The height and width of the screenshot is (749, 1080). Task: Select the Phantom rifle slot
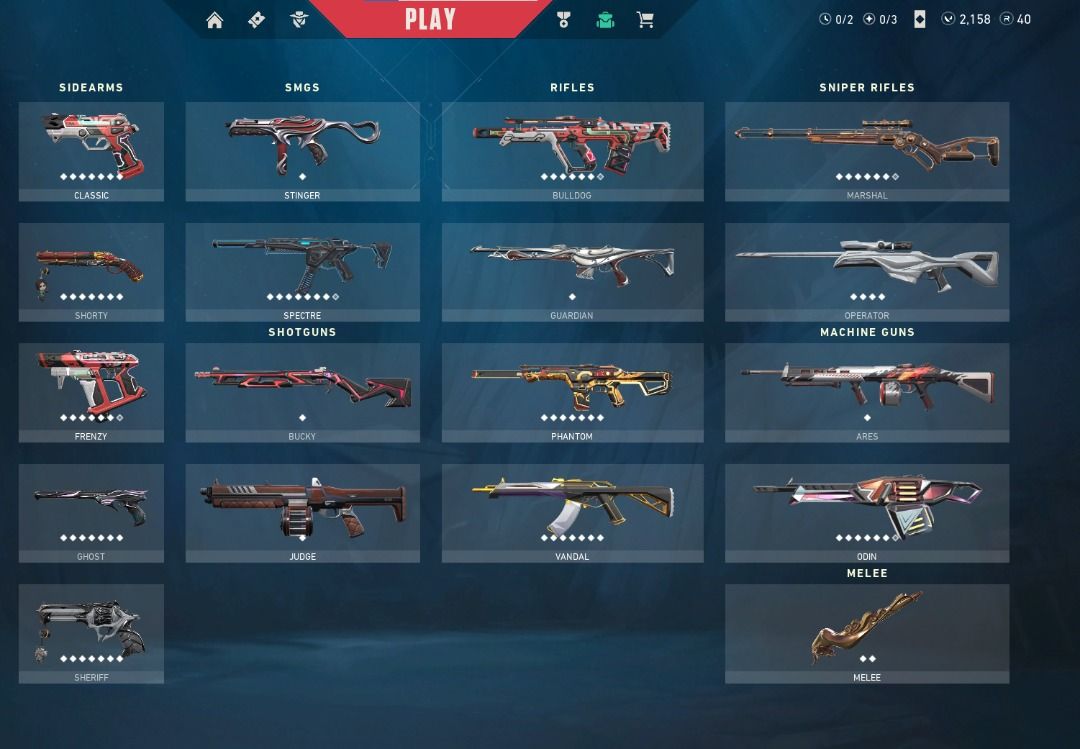coord(572,392)
